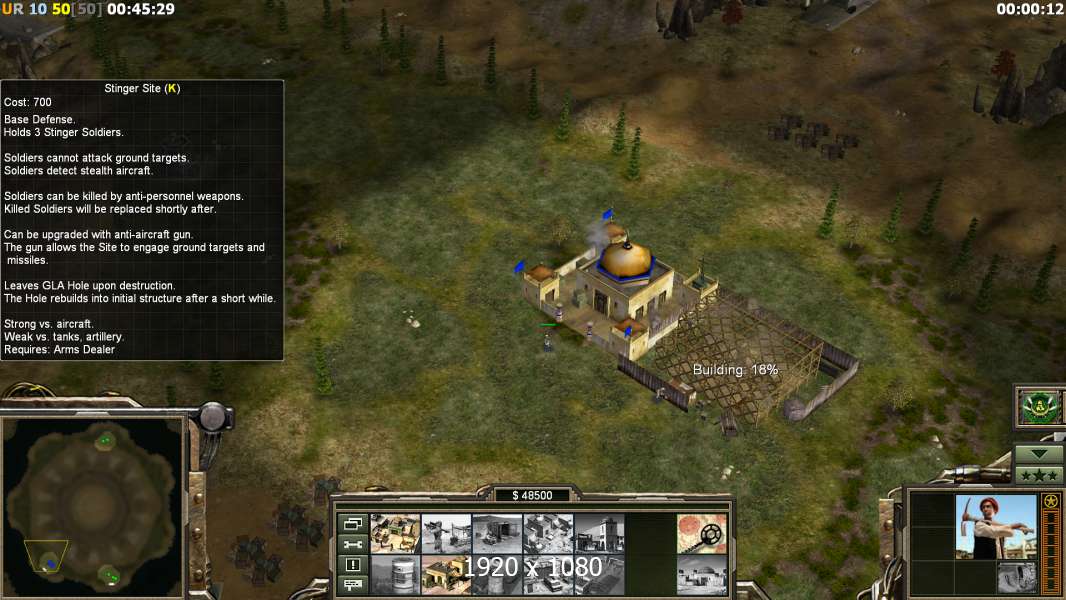Click the exclamation mark alert button
The height and width of the screenshot is (600, 1066).
(x=352, y=565)
